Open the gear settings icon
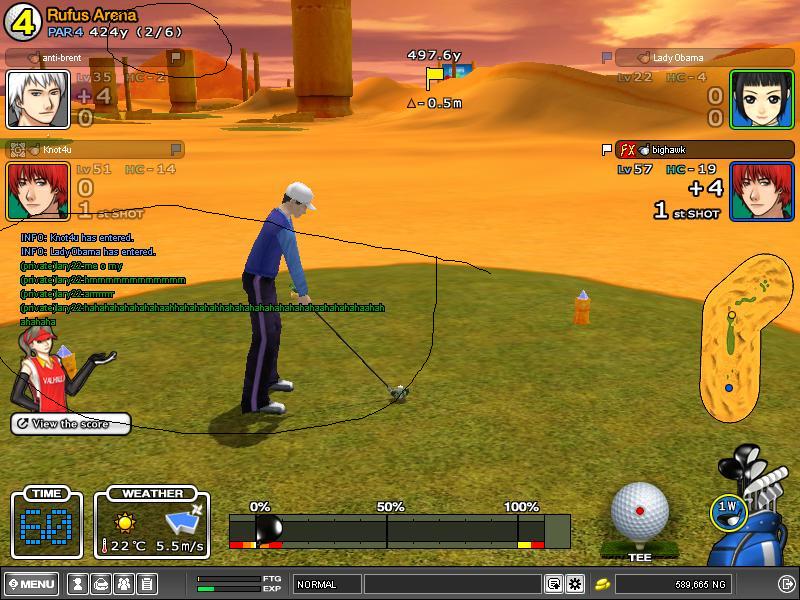The height and width of the screenshot is (600, 800). click(575, 584)
